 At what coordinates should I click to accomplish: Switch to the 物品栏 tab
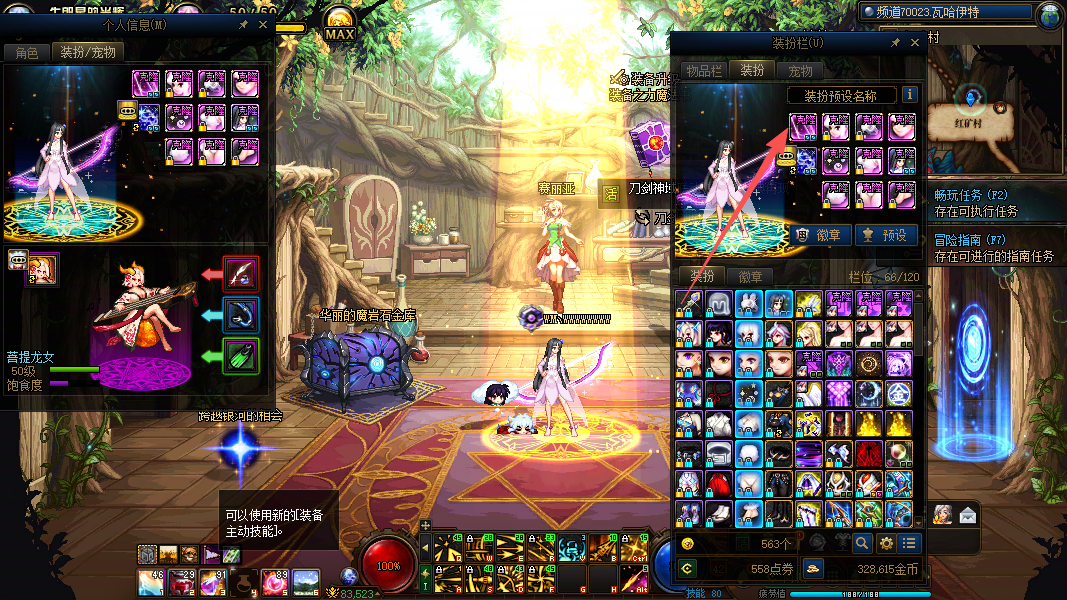click(703, 71)
